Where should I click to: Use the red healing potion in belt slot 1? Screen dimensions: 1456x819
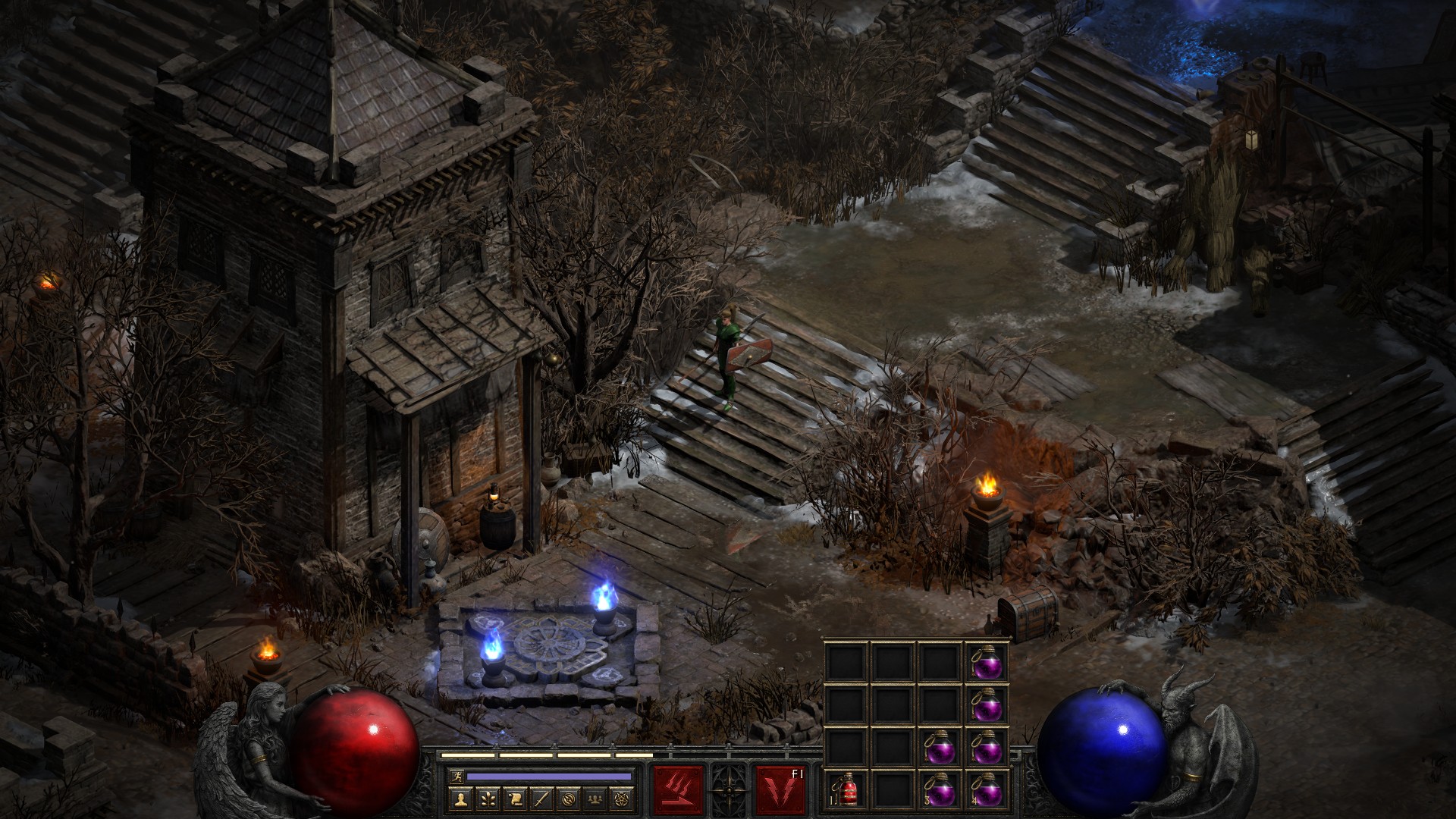coord(848,790)
